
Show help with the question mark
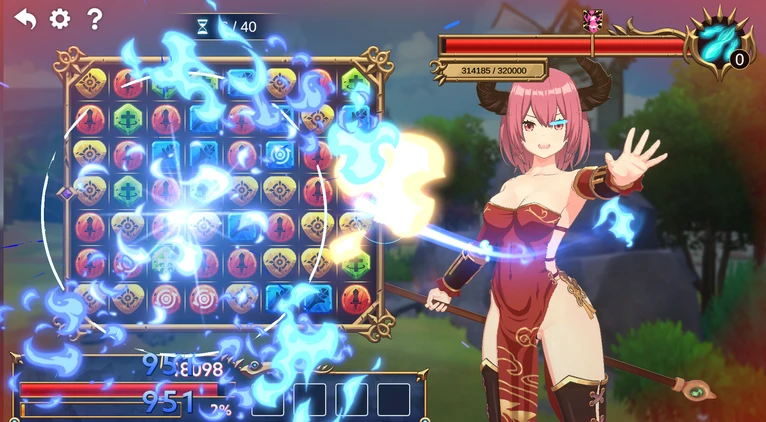coord(94,19)
